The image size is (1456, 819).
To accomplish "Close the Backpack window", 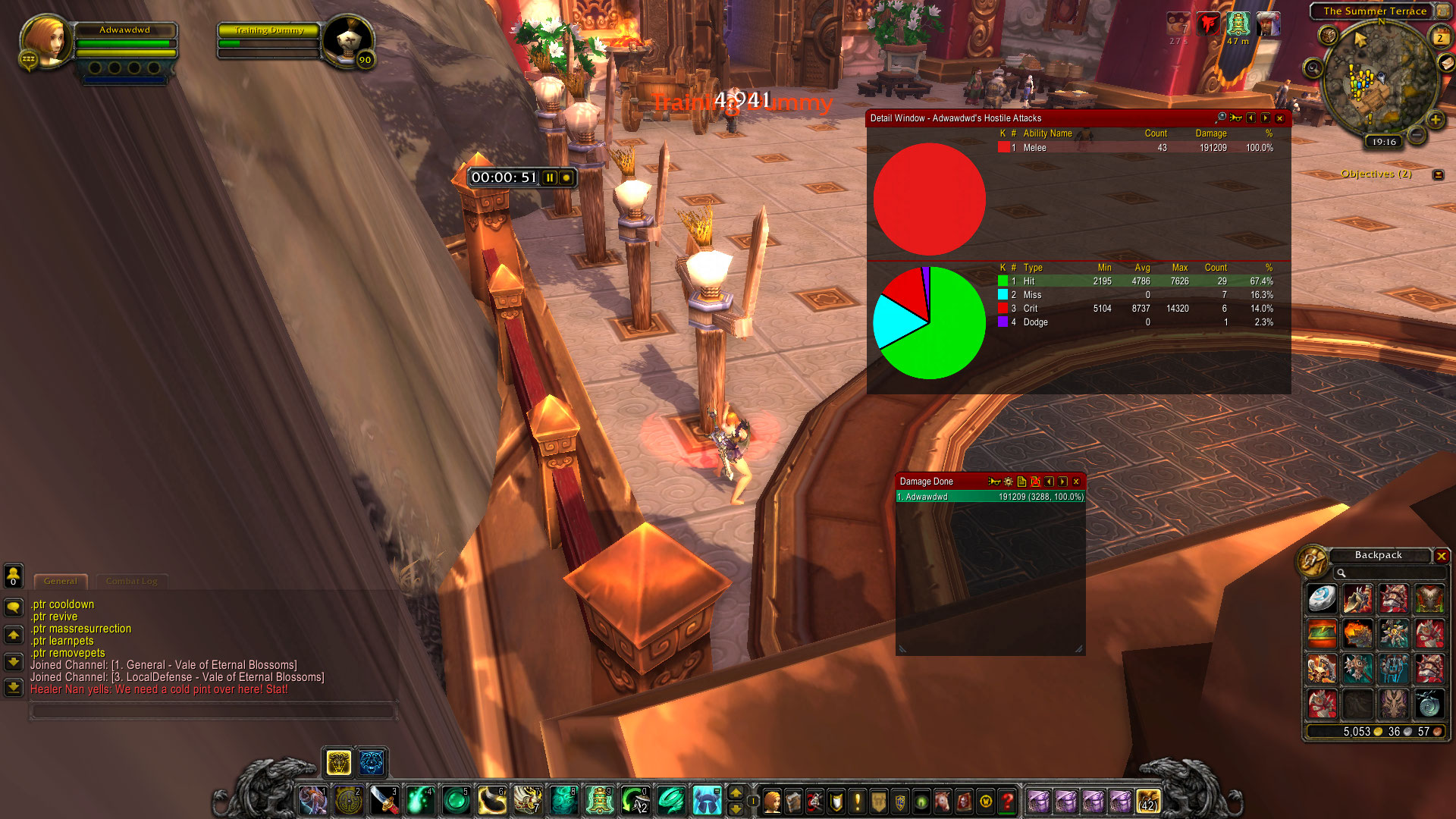I will tap(1442, 556).
